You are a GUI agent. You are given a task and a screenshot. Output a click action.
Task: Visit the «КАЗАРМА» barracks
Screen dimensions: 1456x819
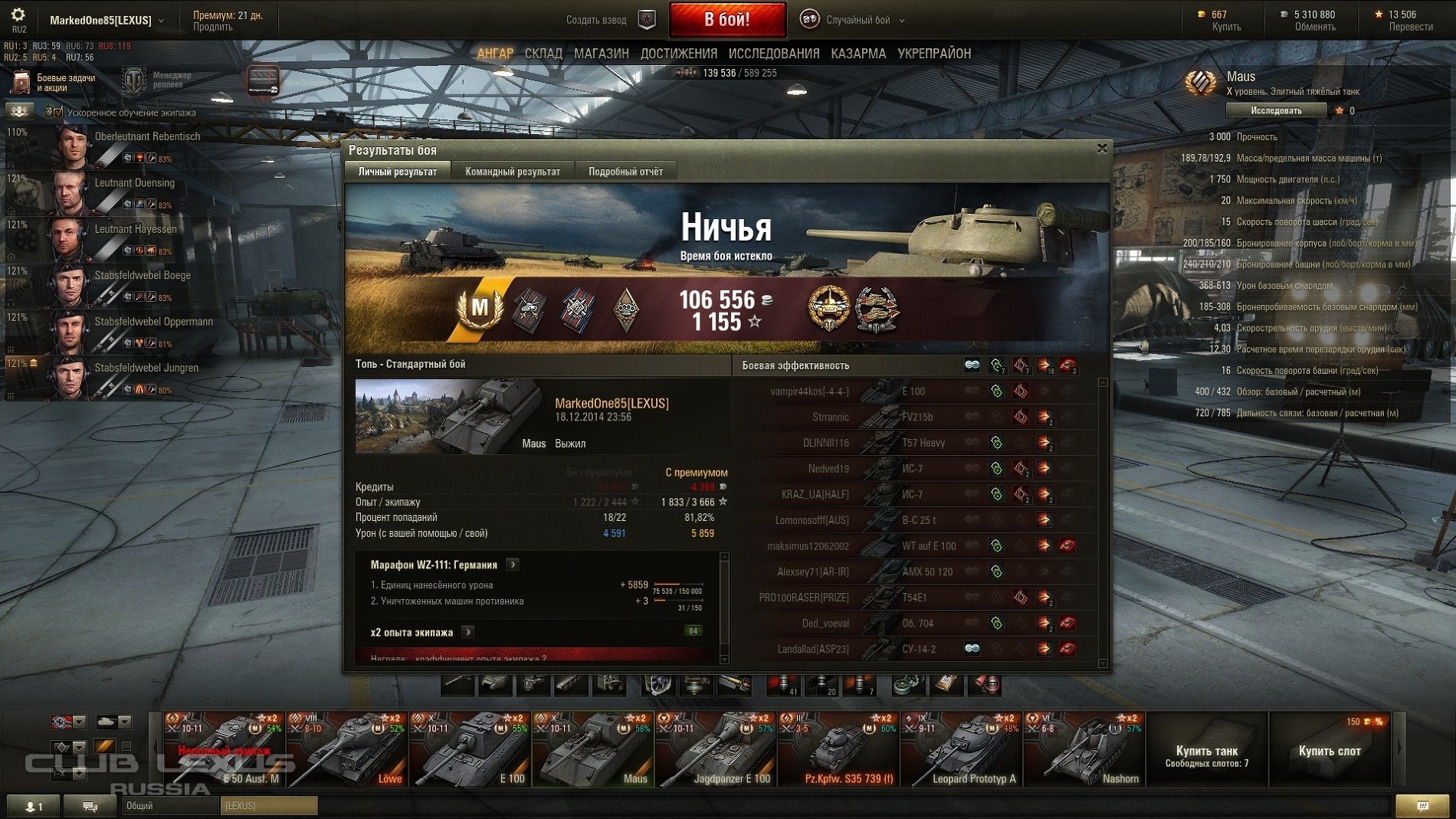[x=858, y=54]
